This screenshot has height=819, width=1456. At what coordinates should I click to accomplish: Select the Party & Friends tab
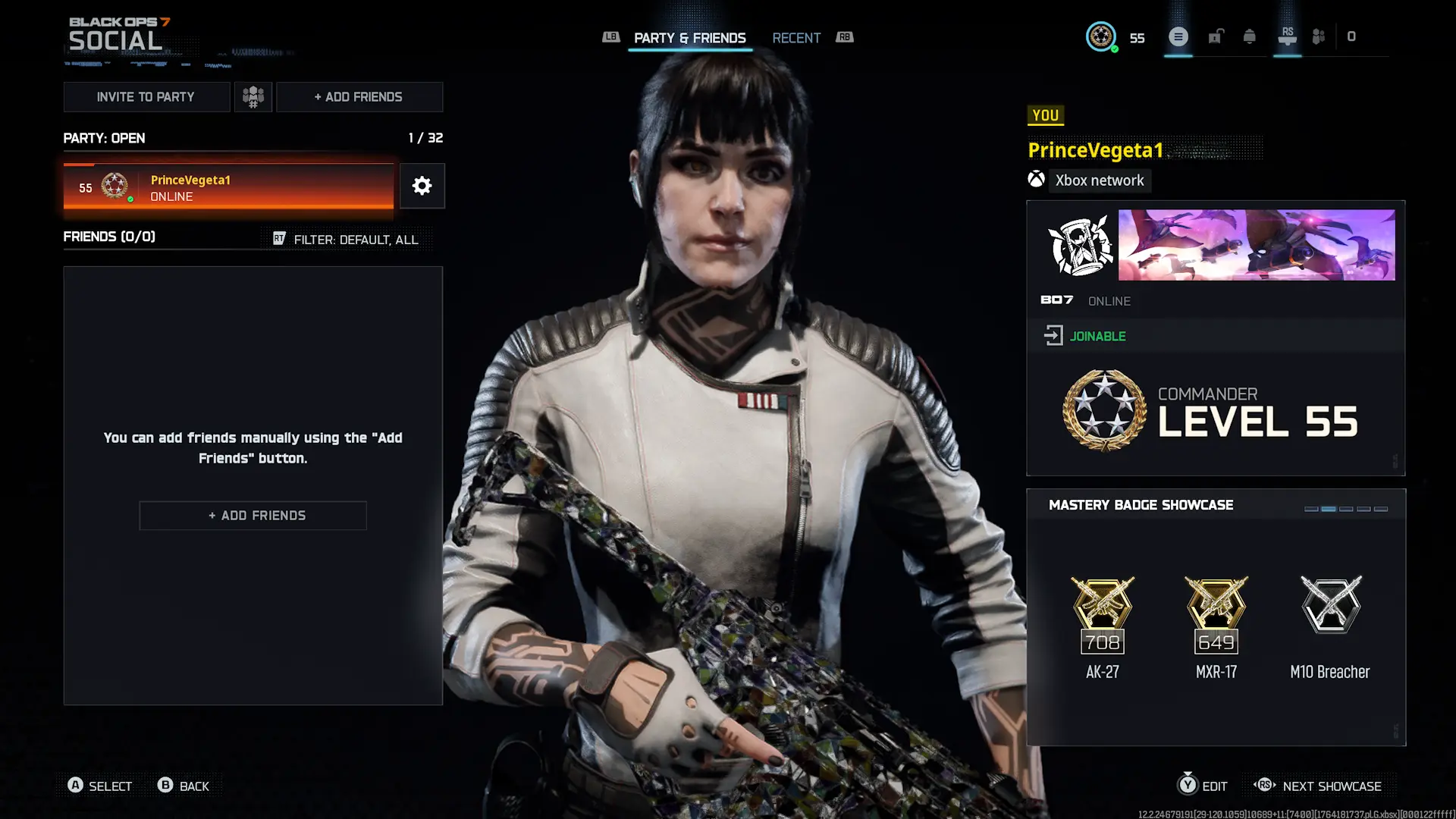(689, 38)
